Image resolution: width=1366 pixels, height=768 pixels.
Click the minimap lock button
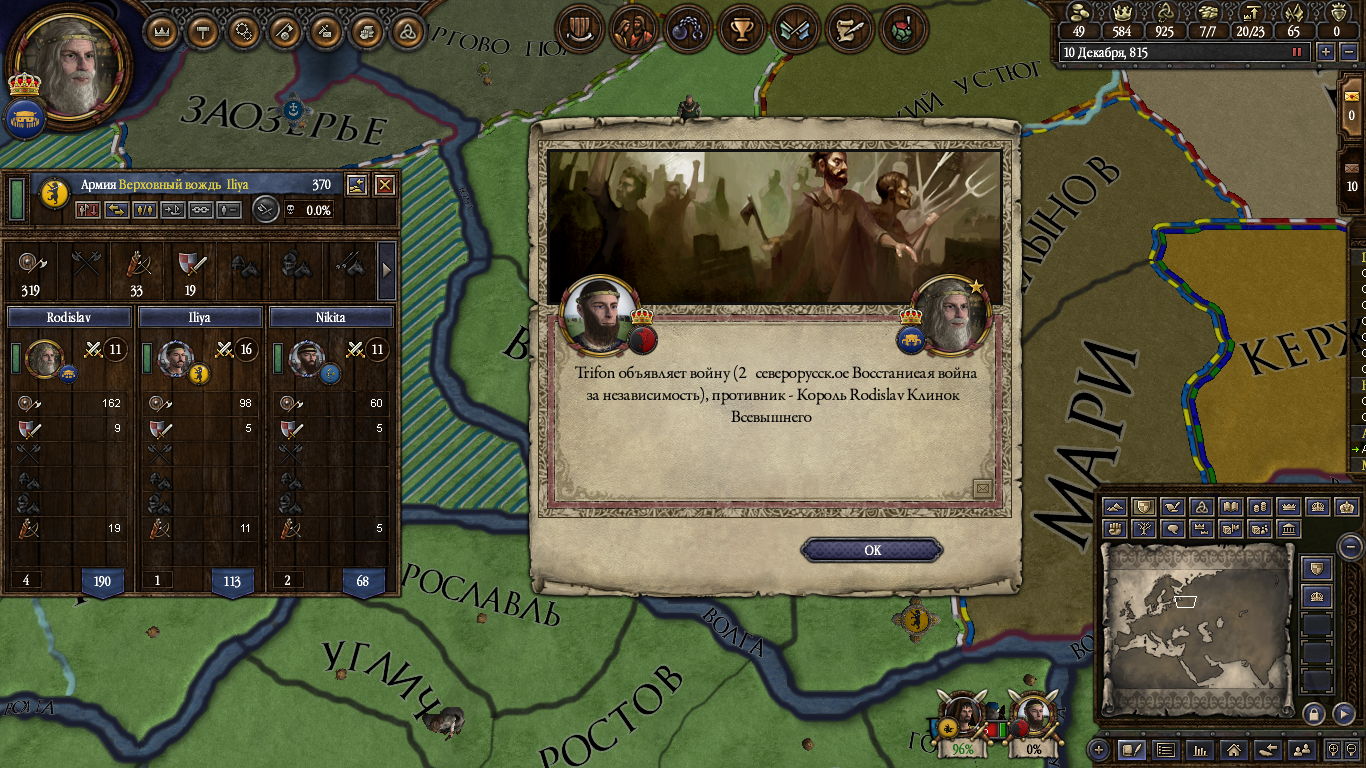pos(1314,713)
